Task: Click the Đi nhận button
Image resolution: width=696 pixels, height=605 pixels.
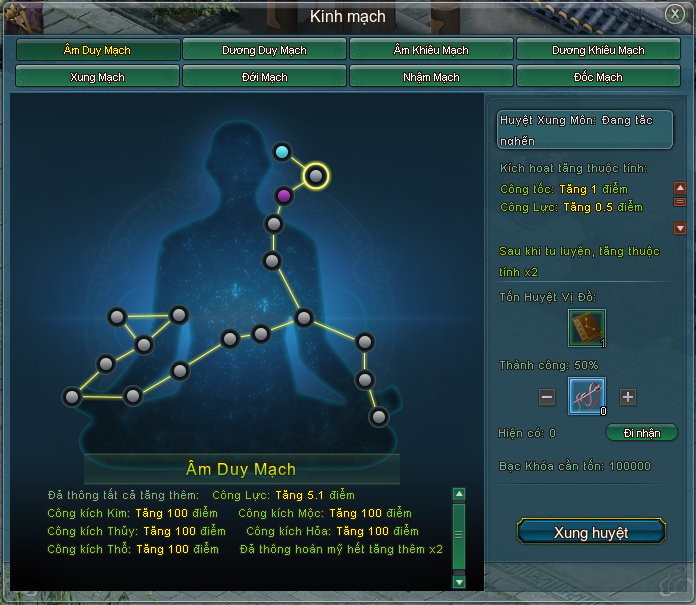Action: (642, 433)
